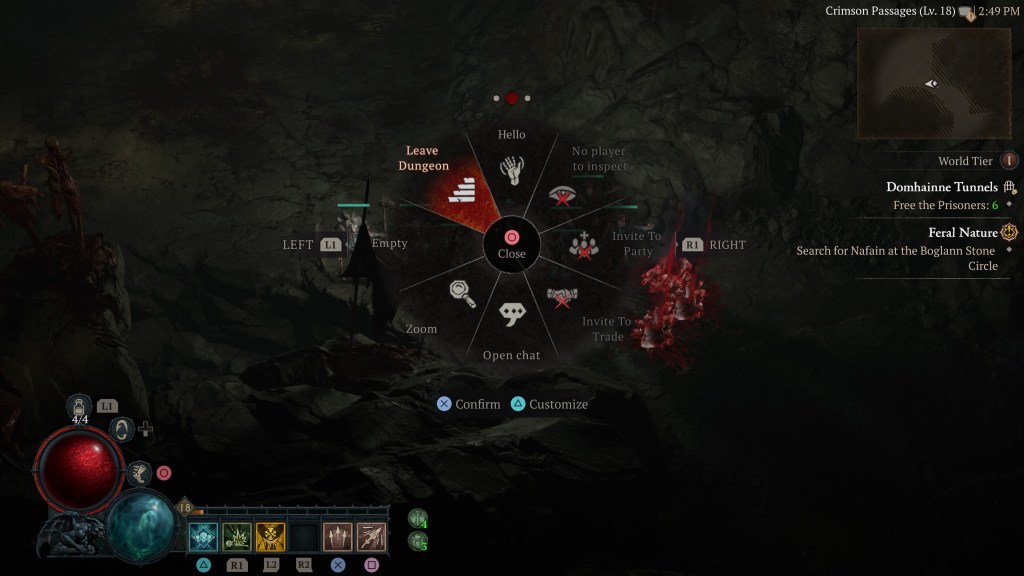Select the Empty wheel slot
1024x576 pixels.
coord(389,243)
